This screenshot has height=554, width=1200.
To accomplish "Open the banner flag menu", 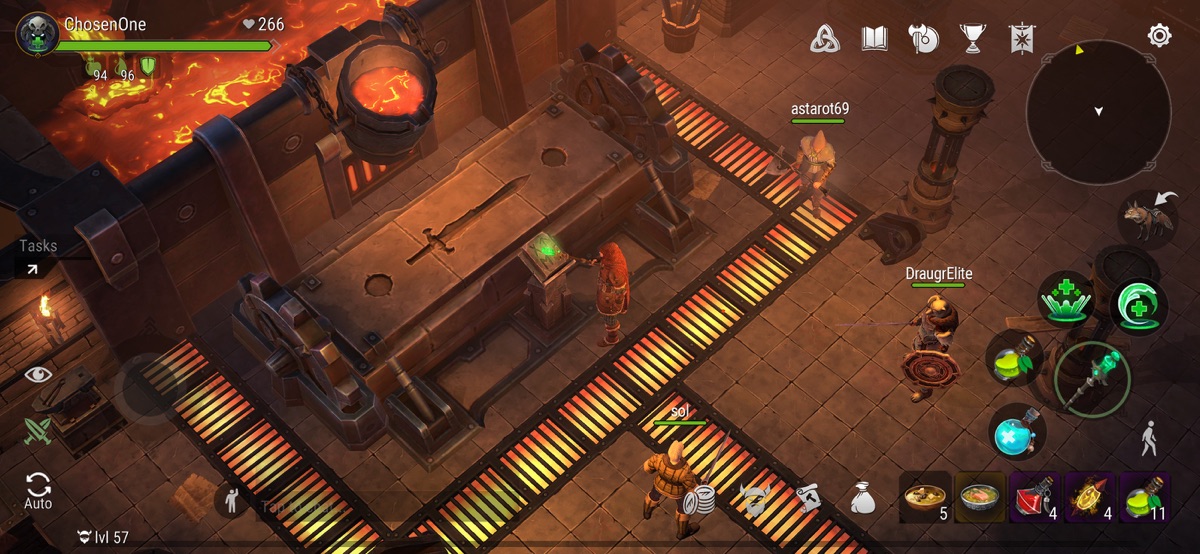I will click(1022, 39).
